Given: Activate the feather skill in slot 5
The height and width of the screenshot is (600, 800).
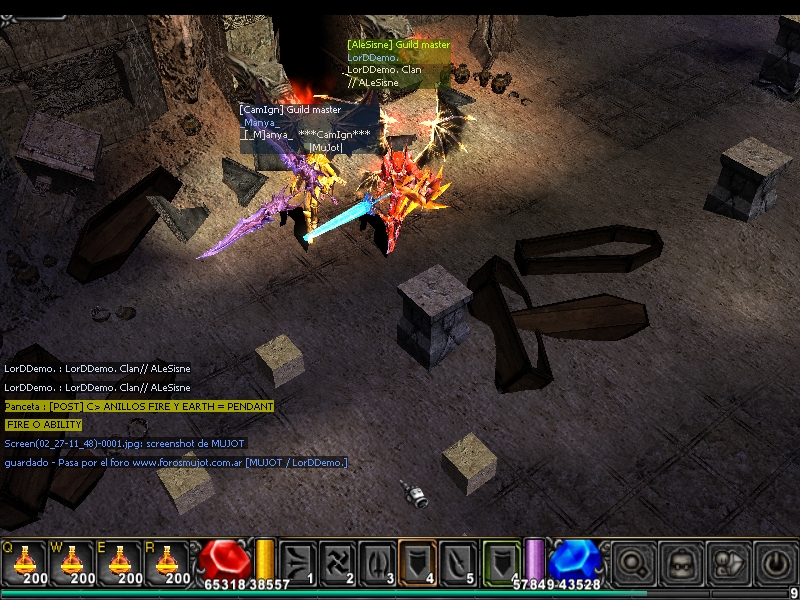Looking at the screenshot, I should [456, 562].
